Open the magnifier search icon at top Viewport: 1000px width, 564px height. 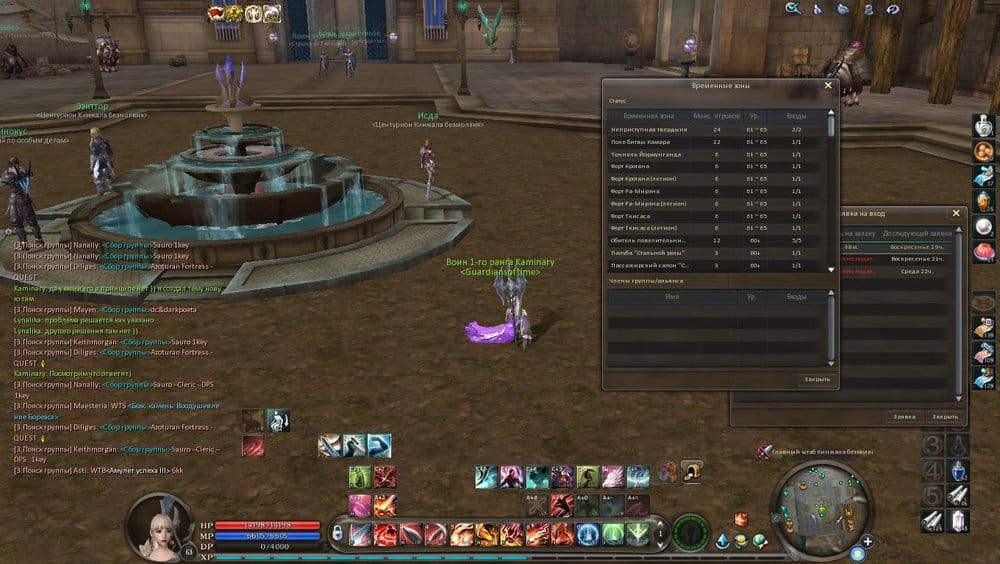click(793, 9)
